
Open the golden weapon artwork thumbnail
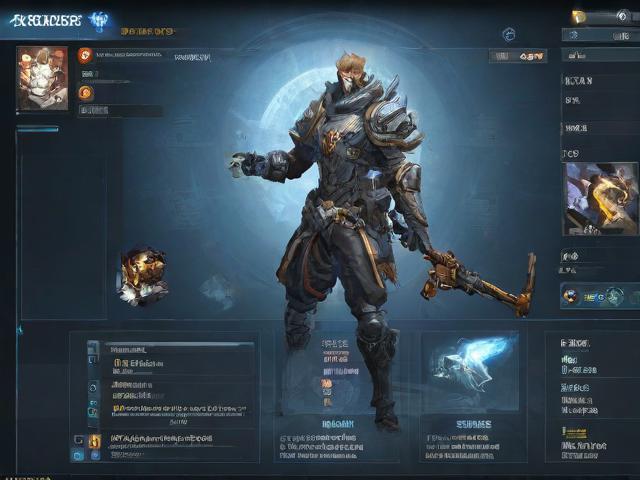600,198
